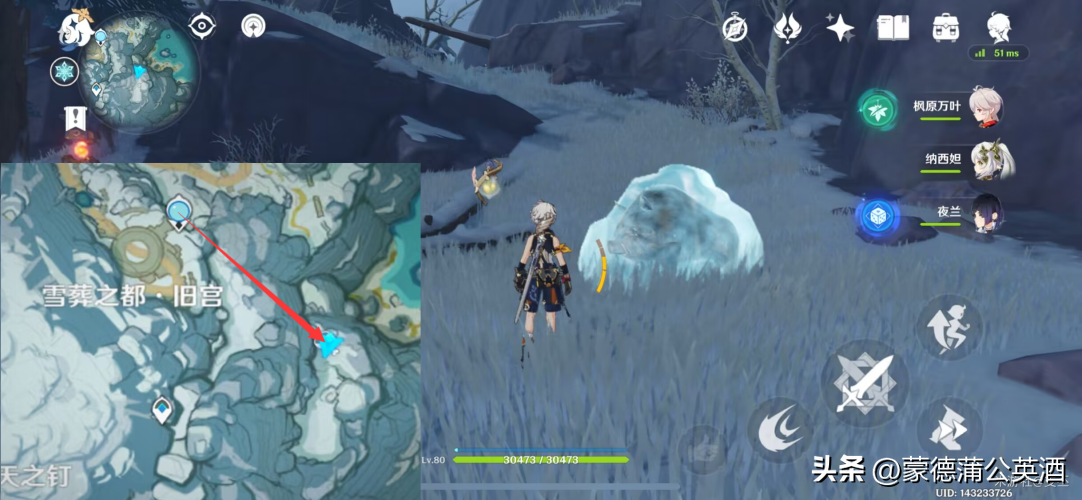Open the backpack inventory
1082x500 pixels.
click(945, 28)
